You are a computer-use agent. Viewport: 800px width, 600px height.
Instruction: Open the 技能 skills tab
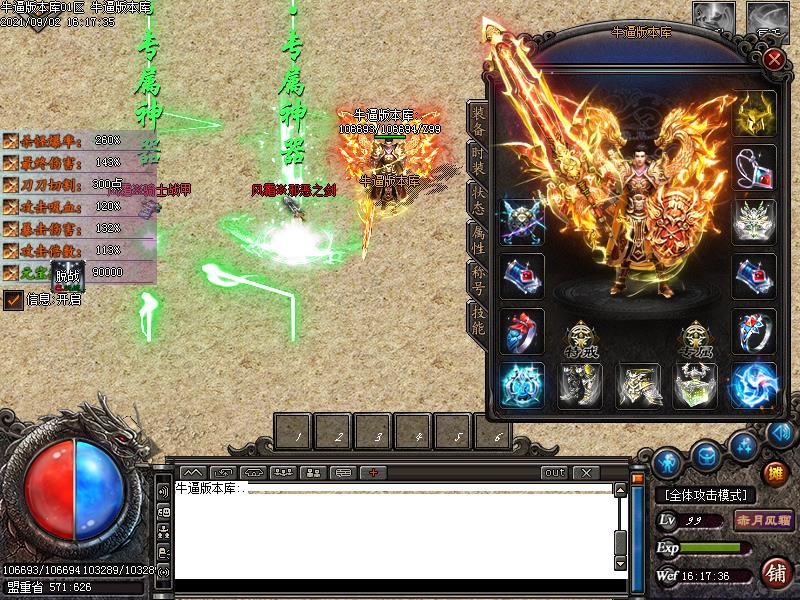coord(478,318)
